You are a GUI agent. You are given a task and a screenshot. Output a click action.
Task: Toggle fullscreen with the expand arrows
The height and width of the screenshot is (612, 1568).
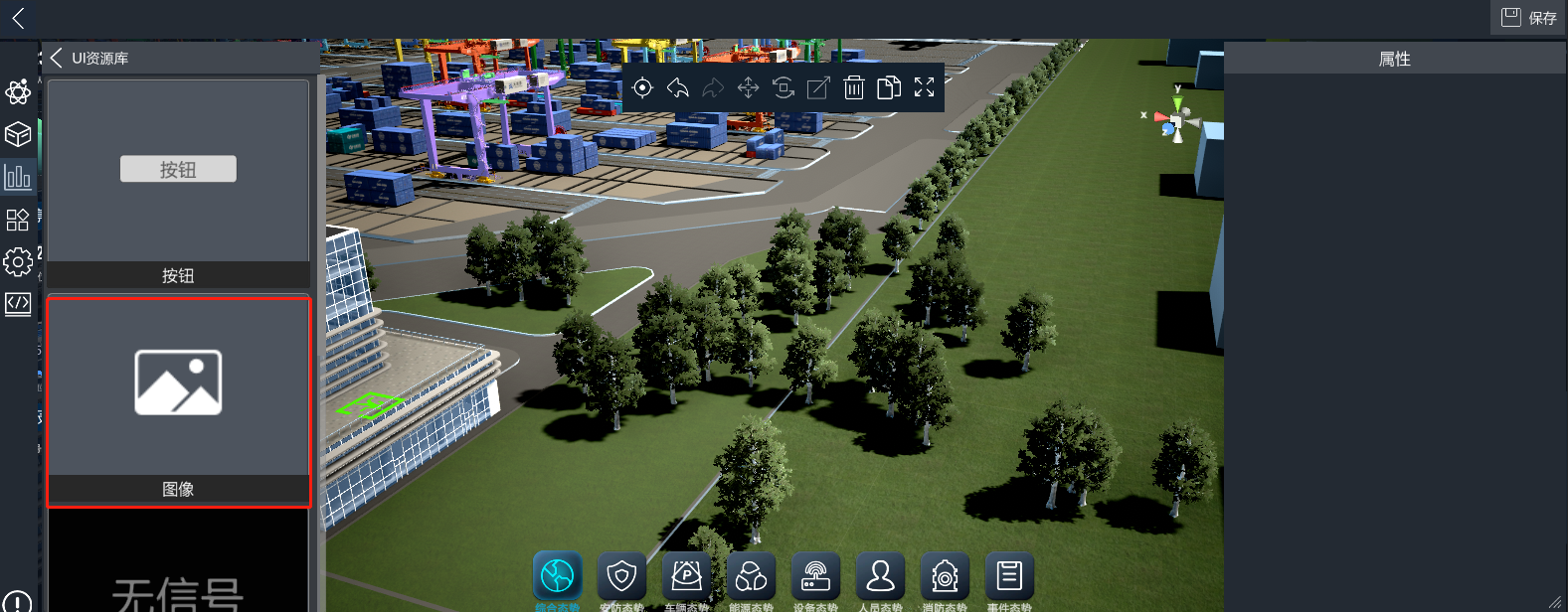(x=925, y=88)
